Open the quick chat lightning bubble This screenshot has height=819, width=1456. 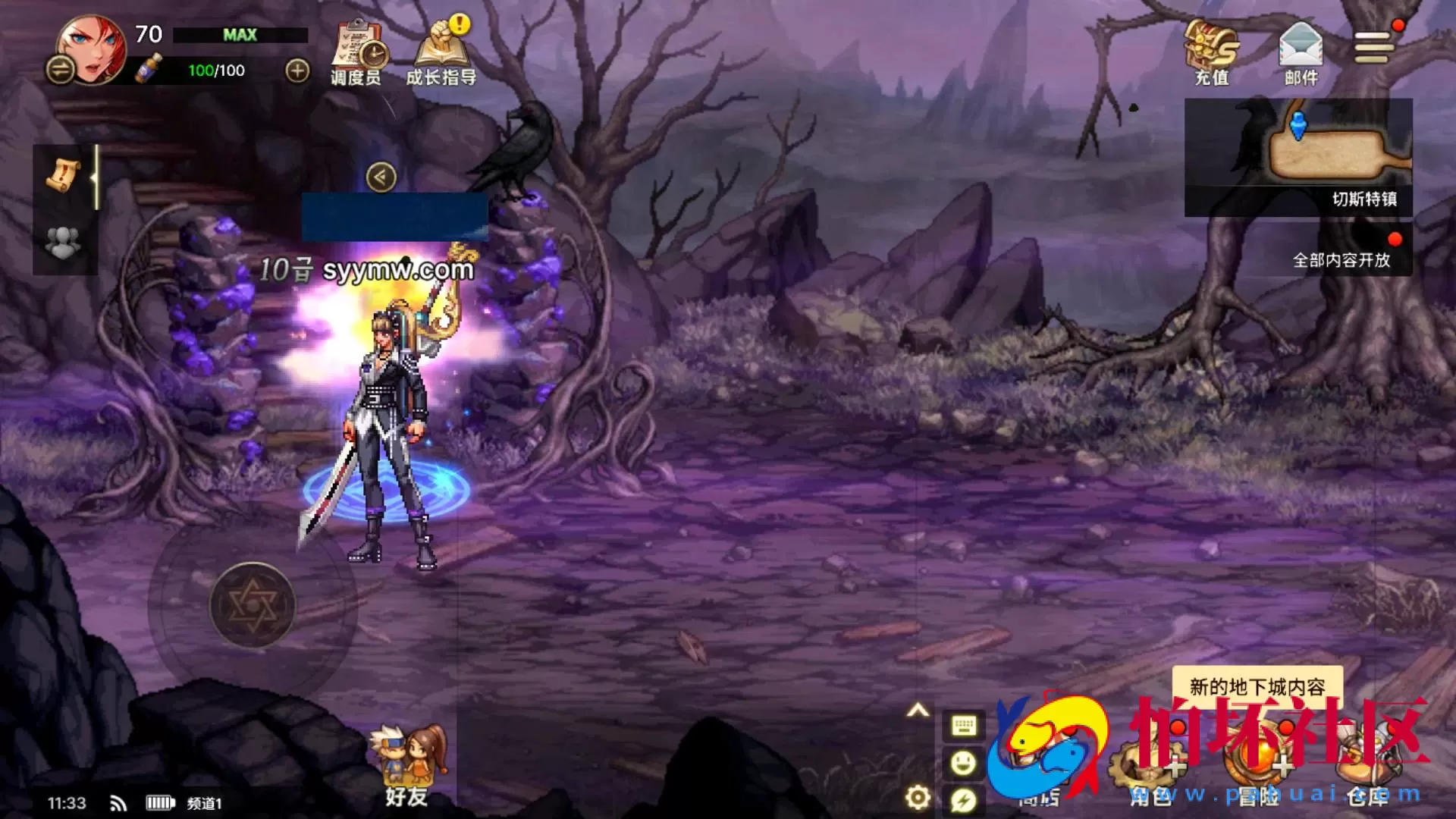(964, 799)
